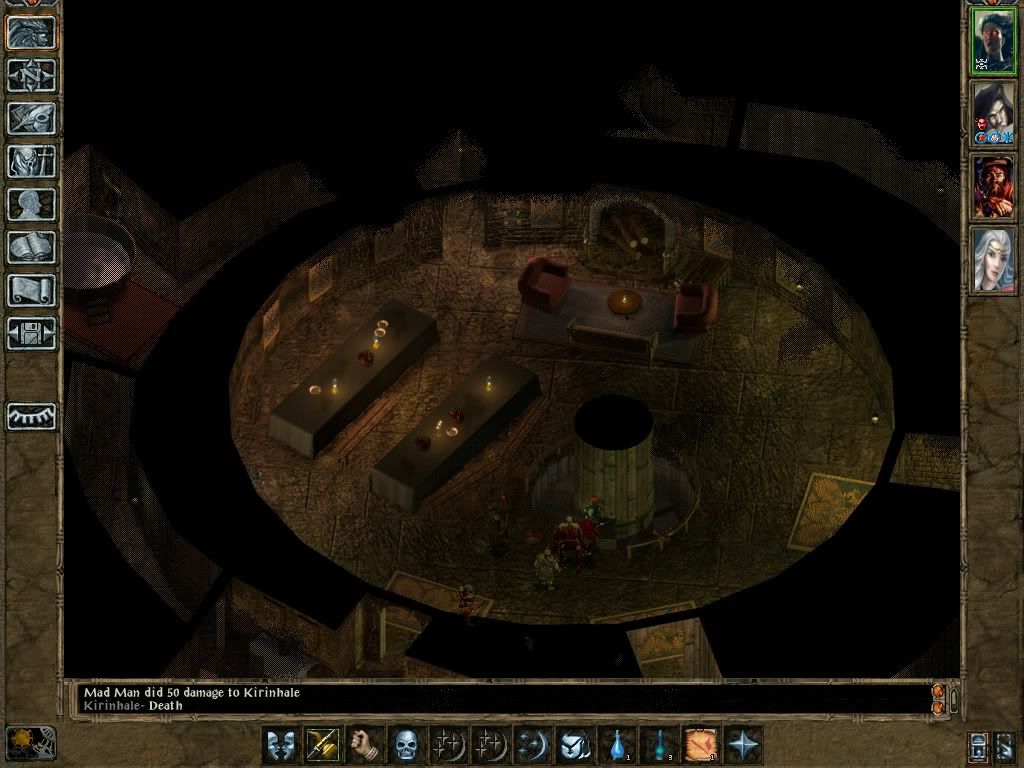Screen dimensions: 1024x768
Task: Click the twin masks icon in action bar
Action: coord(280,745)
